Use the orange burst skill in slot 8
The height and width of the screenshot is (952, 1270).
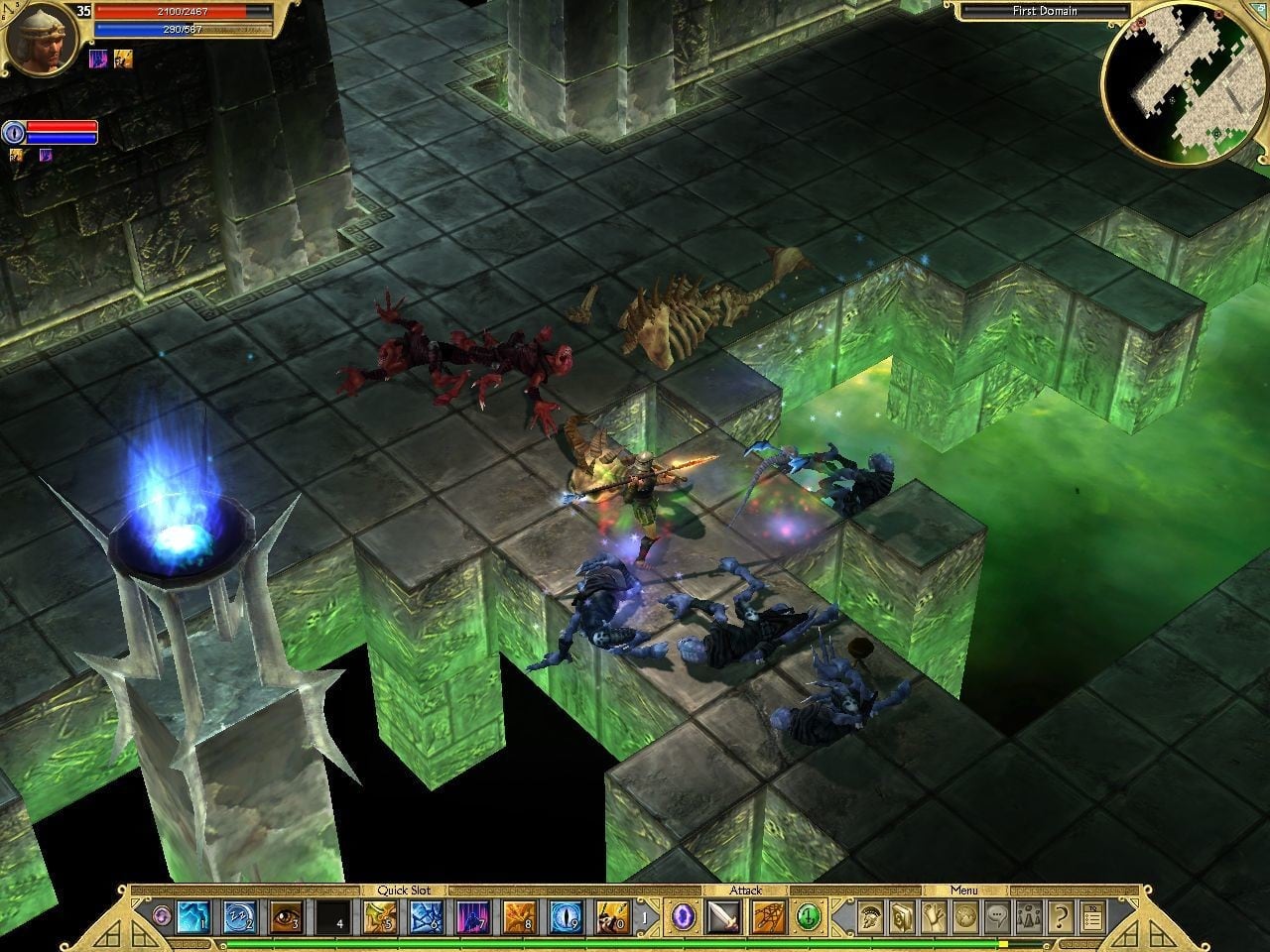click(x=519, y=917)
